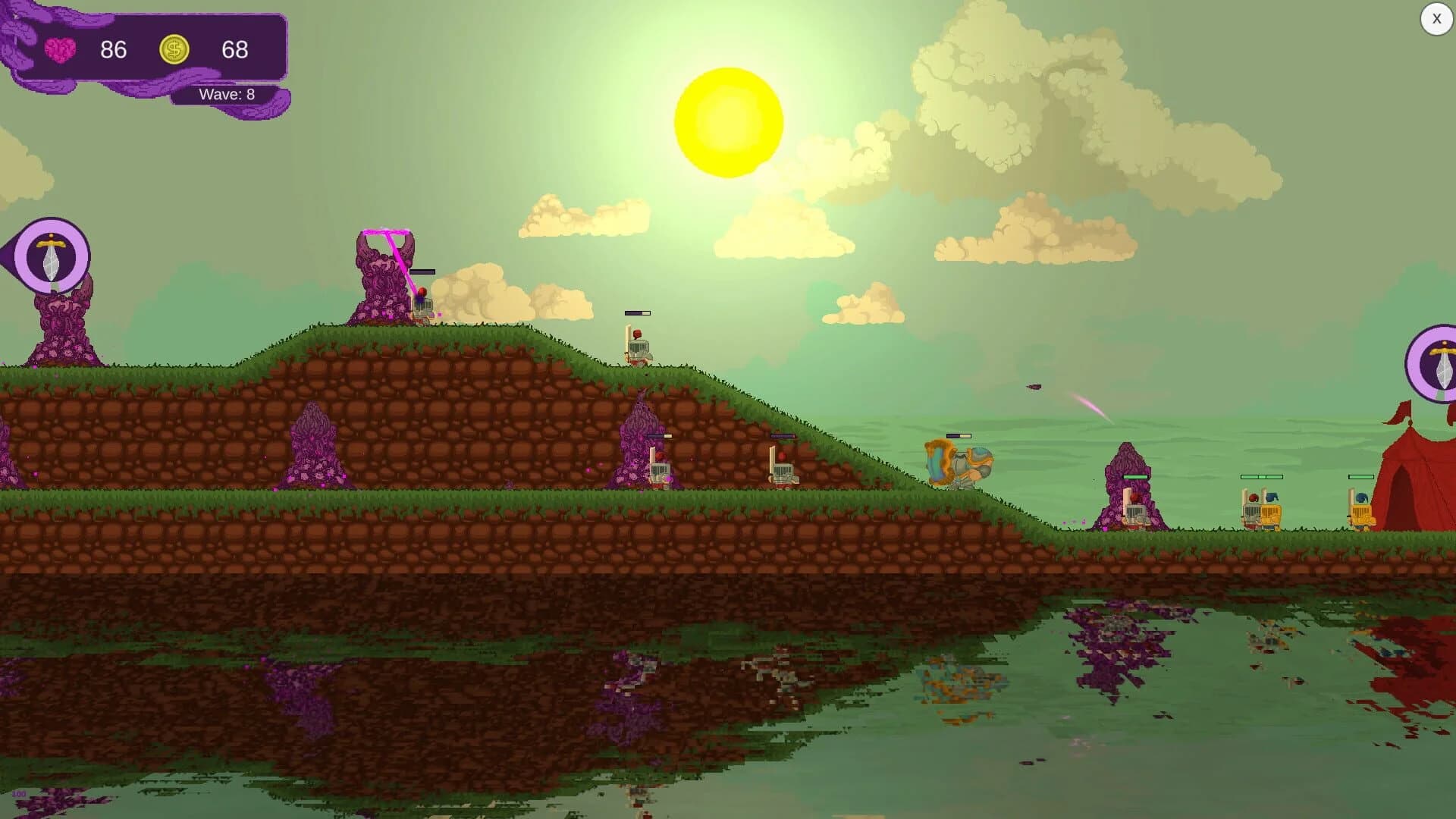Viewport: 1456px width, 819px height.
Task: Close the game with the X button
Action: click(x=1436, y=19)
